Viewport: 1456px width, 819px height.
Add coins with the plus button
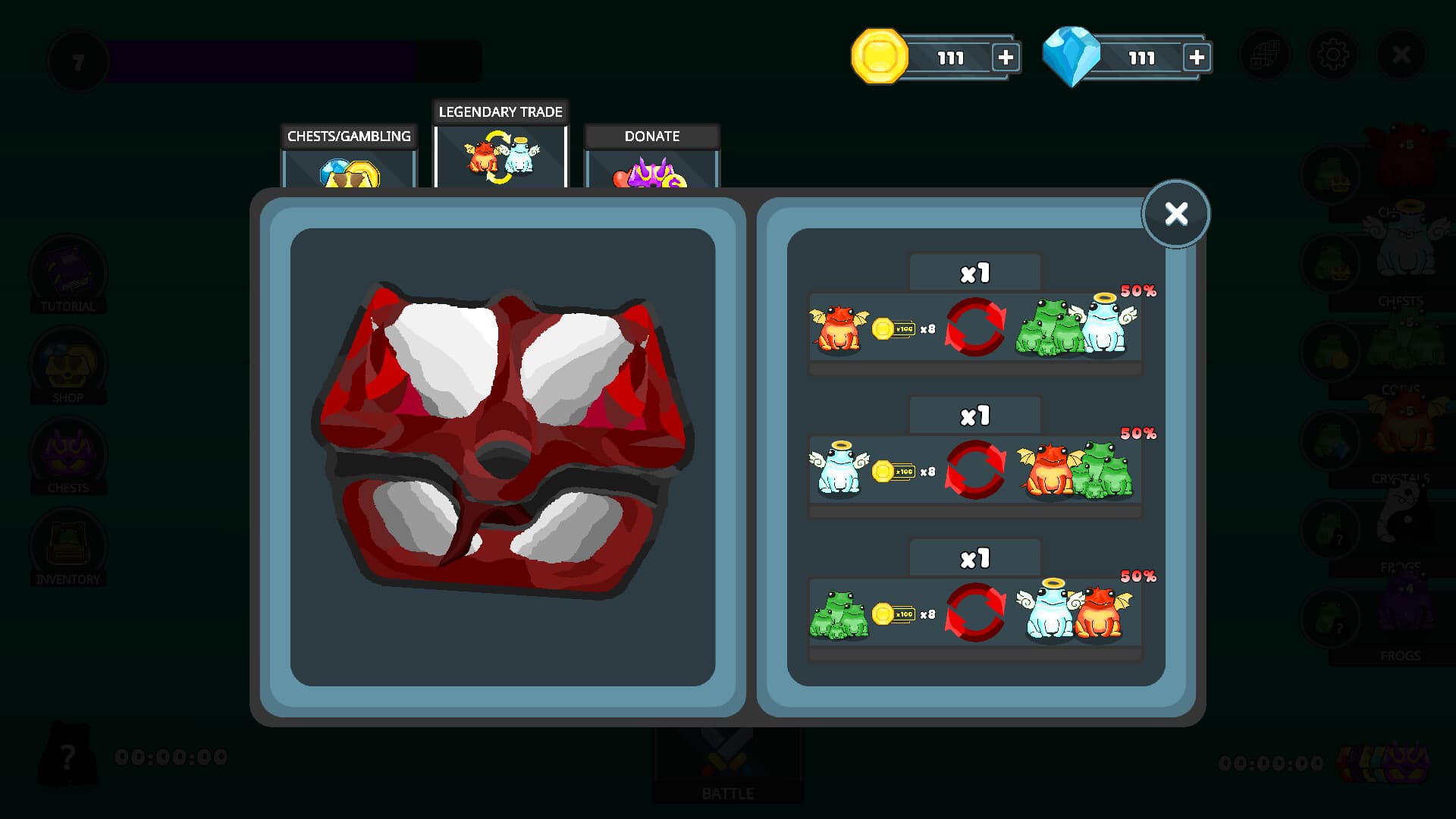(x=1006, y=56)
